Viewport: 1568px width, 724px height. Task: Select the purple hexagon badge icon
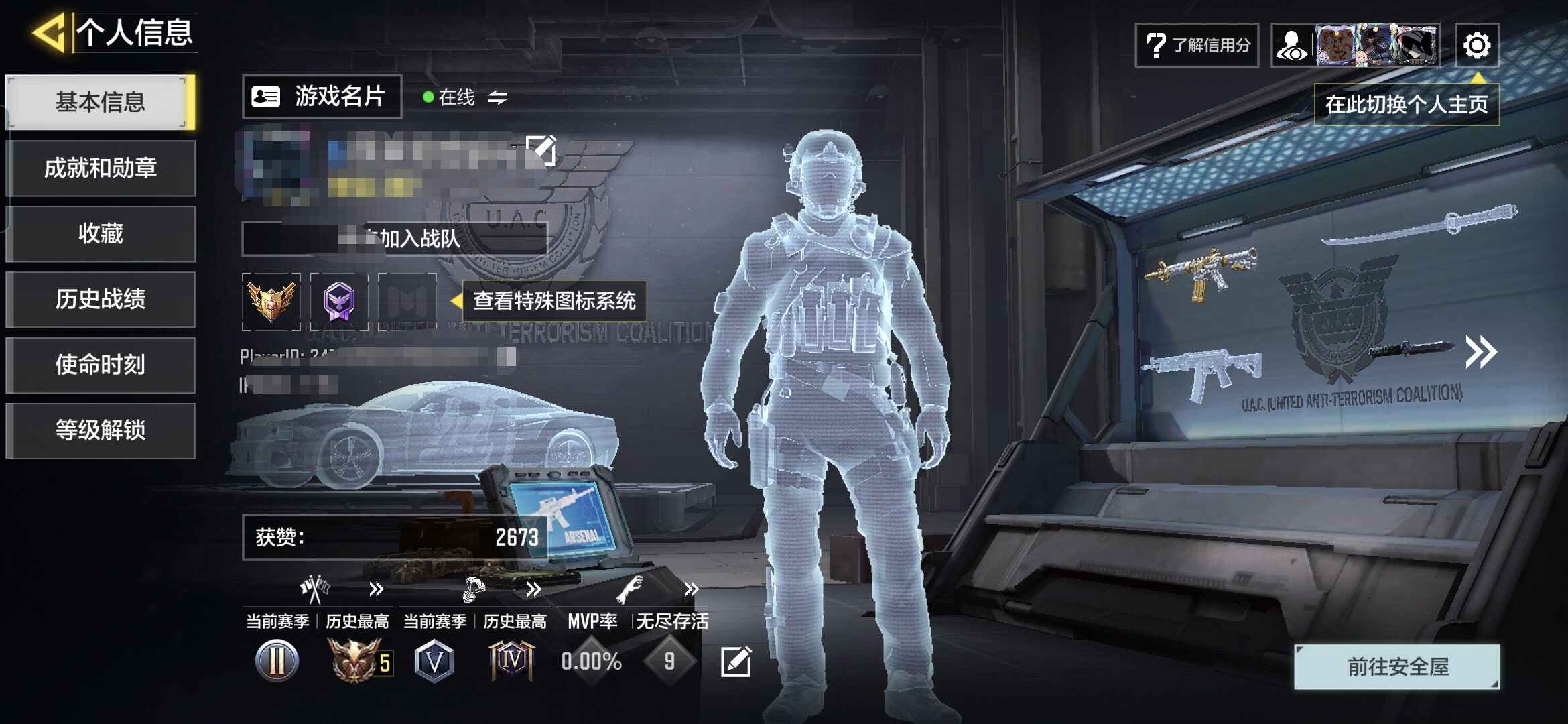339,302
